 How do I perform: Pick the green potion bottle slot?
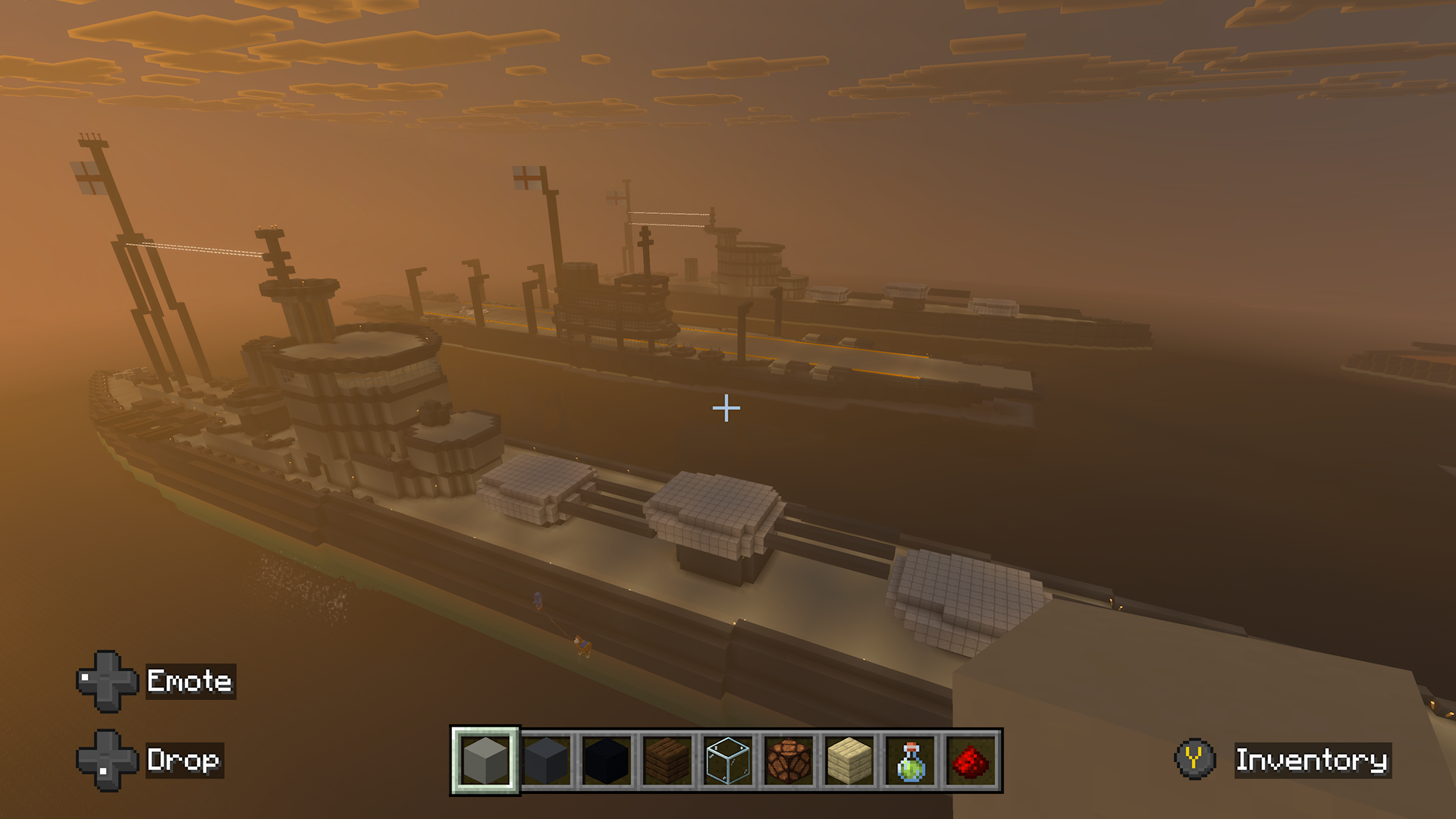pos(910,761)
